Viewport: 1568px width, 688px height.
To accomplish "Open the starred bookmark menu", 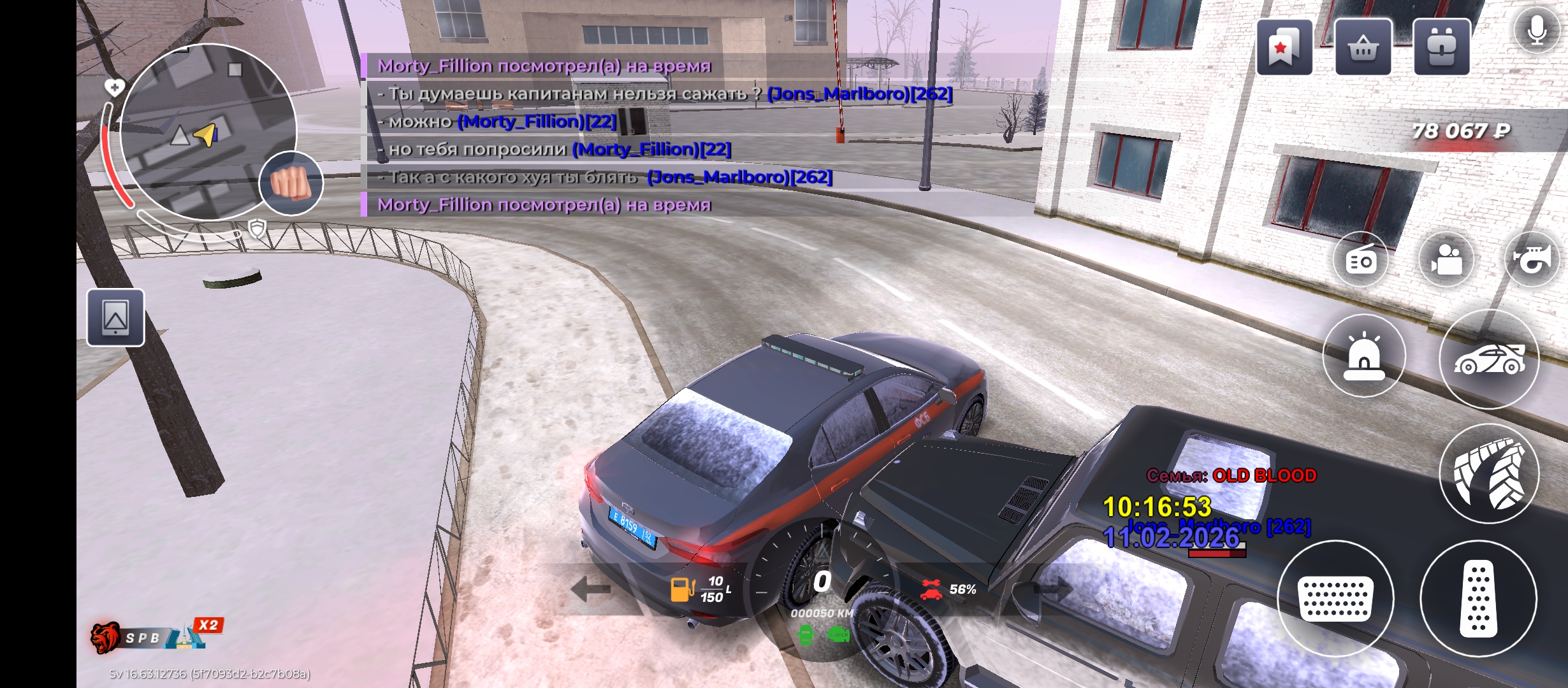I will coord(1284,47).
